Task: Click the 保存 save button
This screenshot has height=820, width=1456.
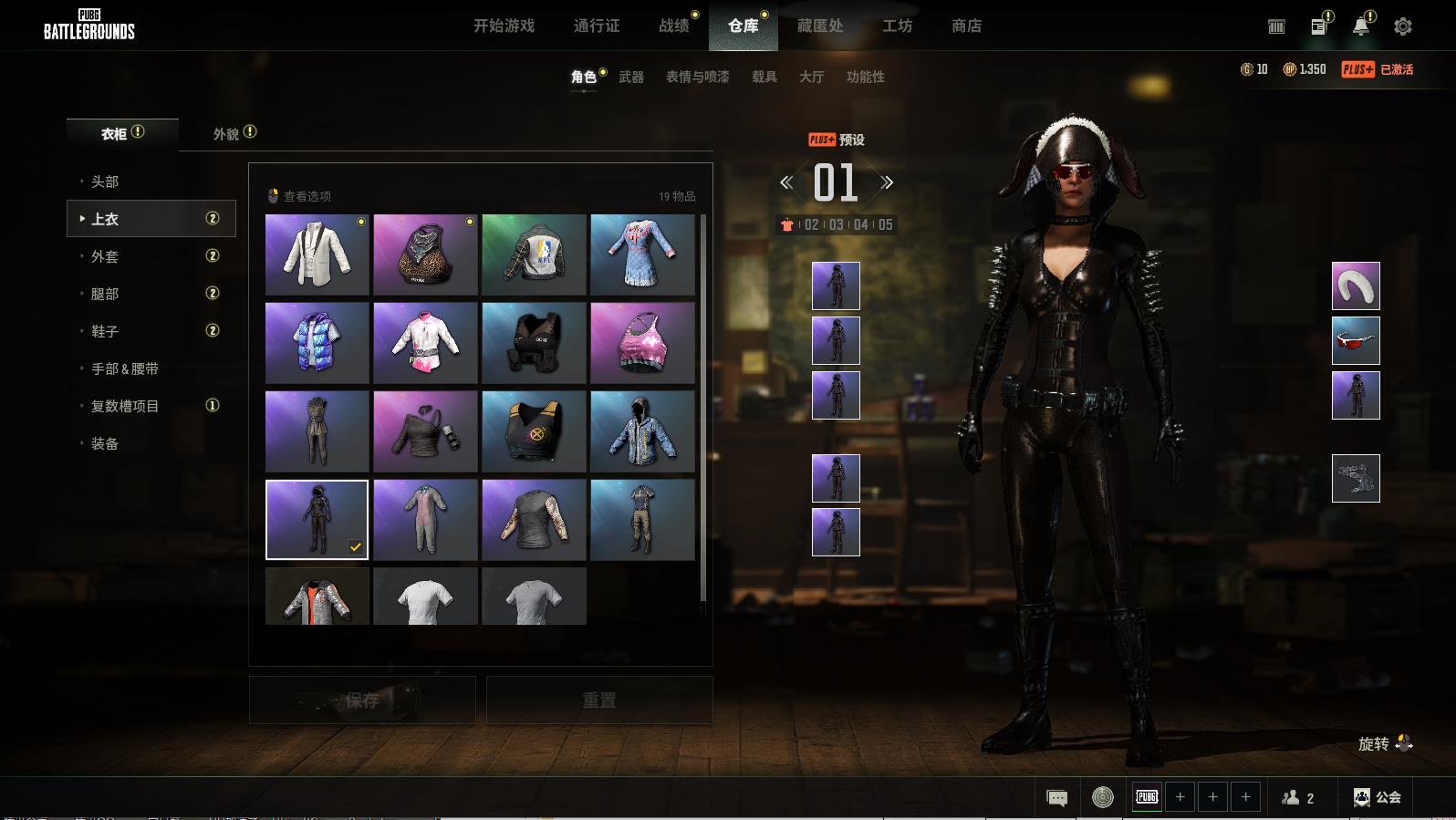Action: click(x=362, y=701)
